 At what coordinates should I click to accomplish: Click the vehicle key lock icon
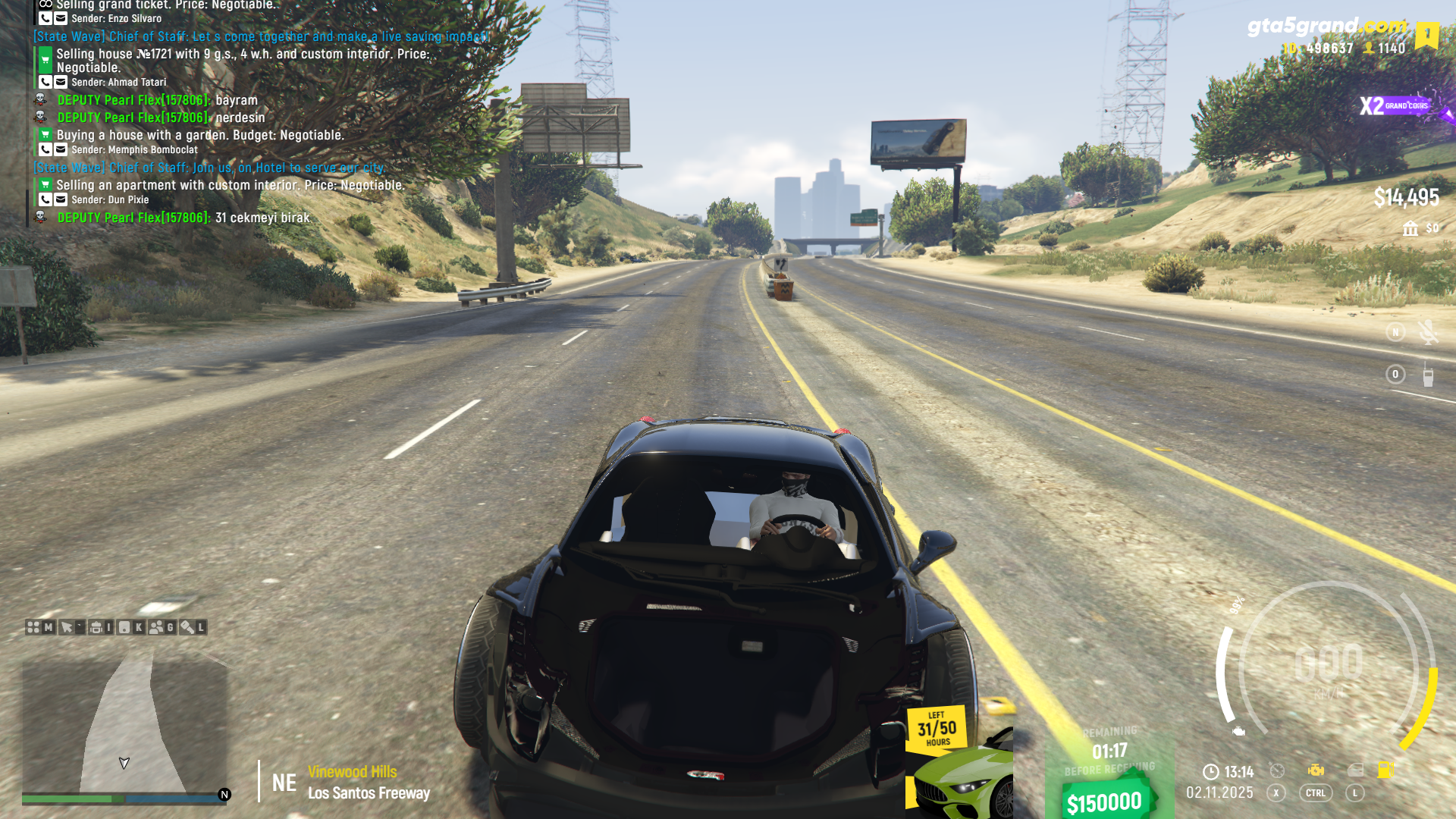(187, 627)
